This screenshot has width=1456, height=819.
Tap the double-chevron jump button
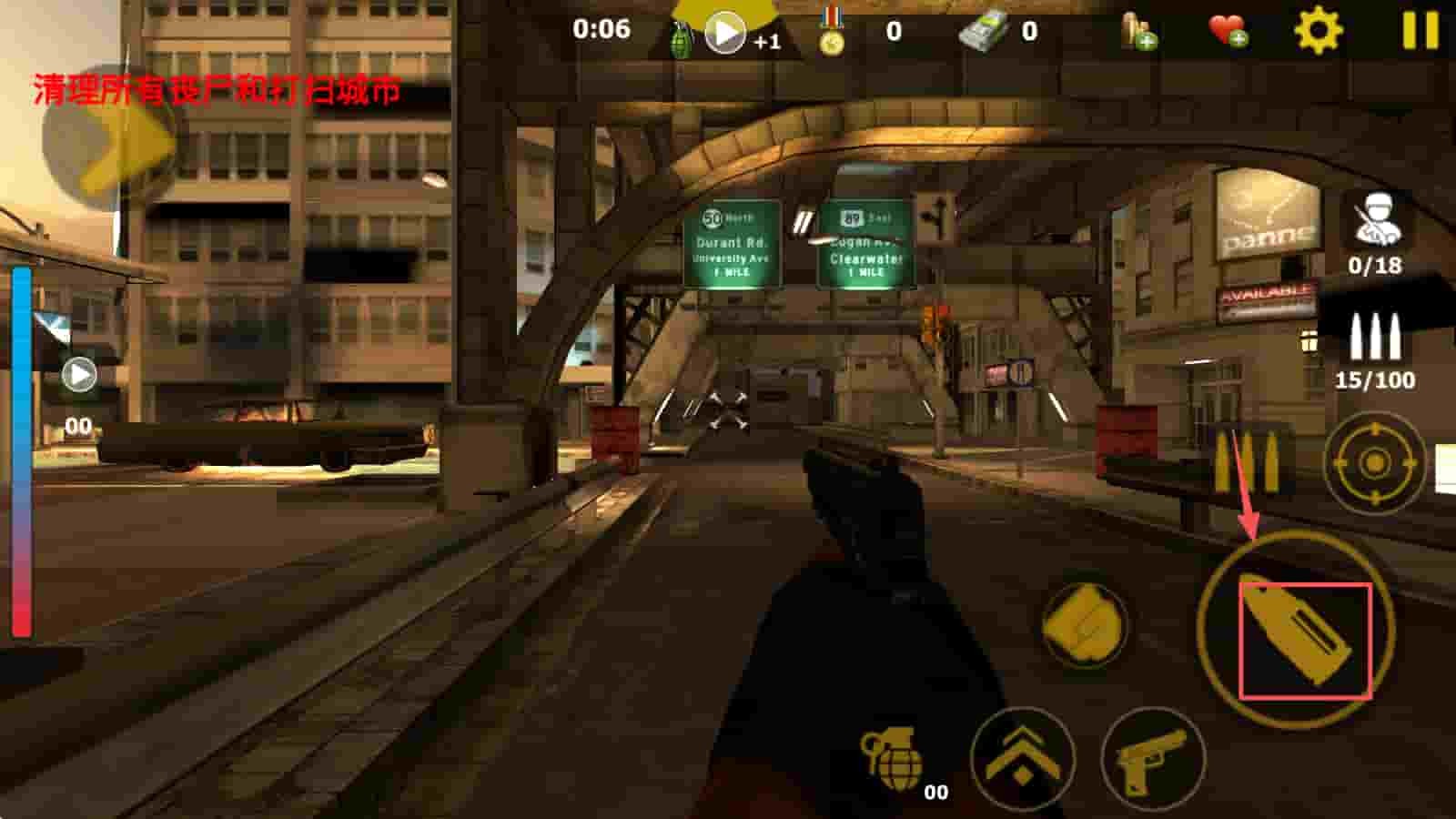click(1022, 760)
